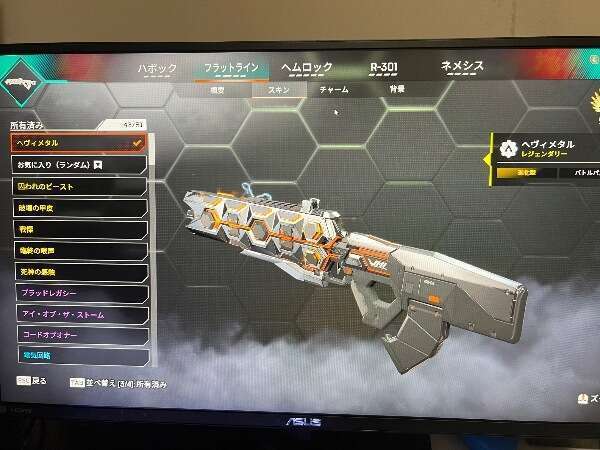Switch to the チャーム sub-tab
Image resolution: width=600 pixels, height=450 pixels.
coord(333,89)
